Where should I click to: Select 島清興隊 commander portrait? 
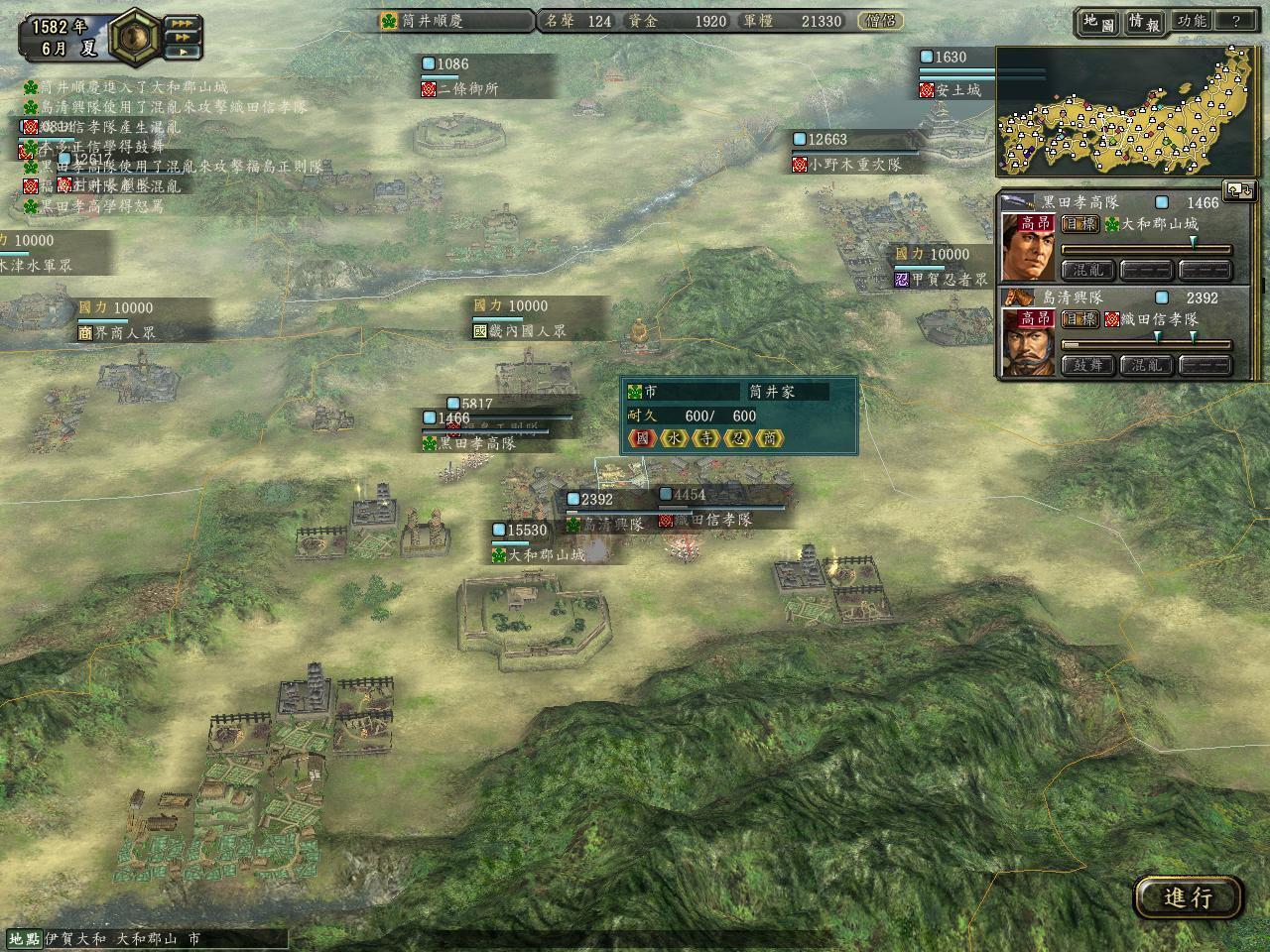tap(1029, 342)
